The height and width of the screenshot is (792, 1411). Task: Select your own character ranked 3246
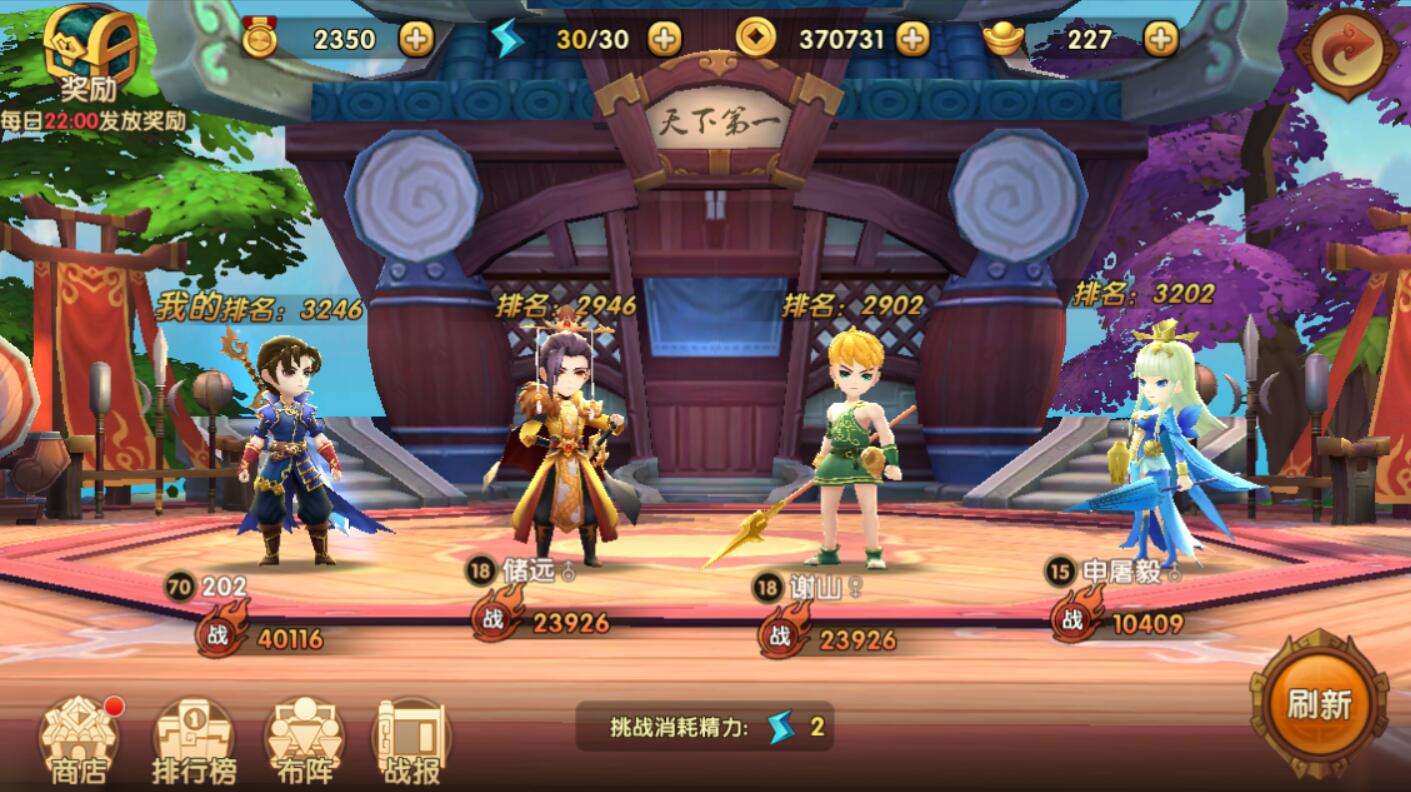pos(290,450)
